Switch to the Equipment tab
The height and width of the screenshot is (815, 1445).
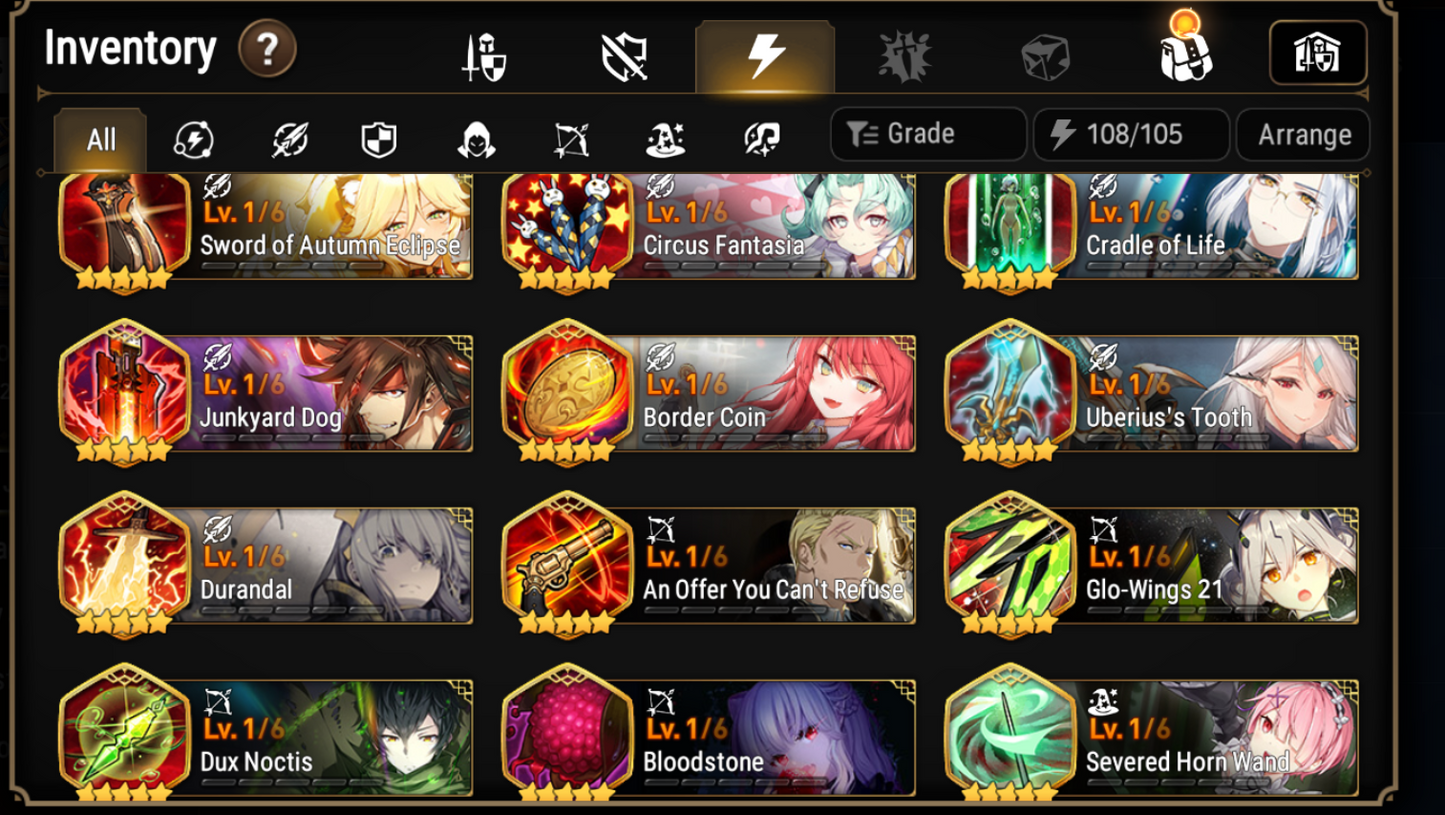[x=485, y=56]
